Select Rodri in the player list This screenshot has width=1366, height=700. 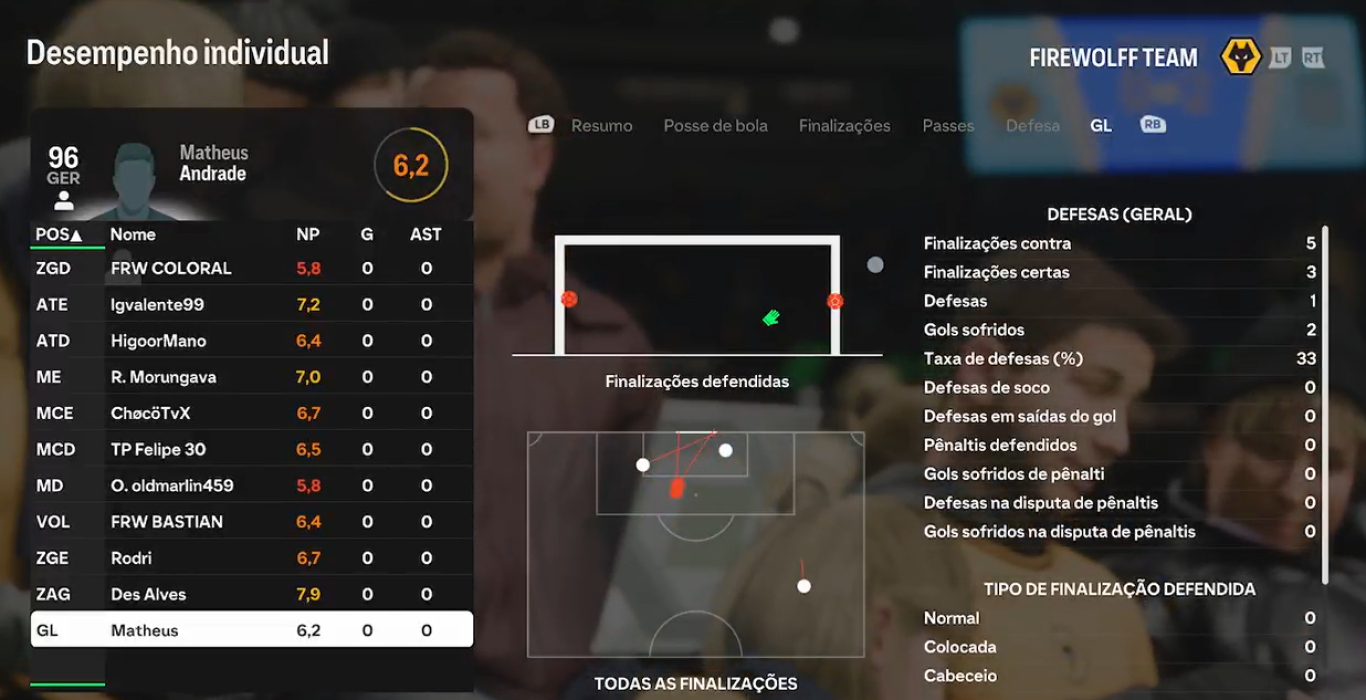point(251,558)
